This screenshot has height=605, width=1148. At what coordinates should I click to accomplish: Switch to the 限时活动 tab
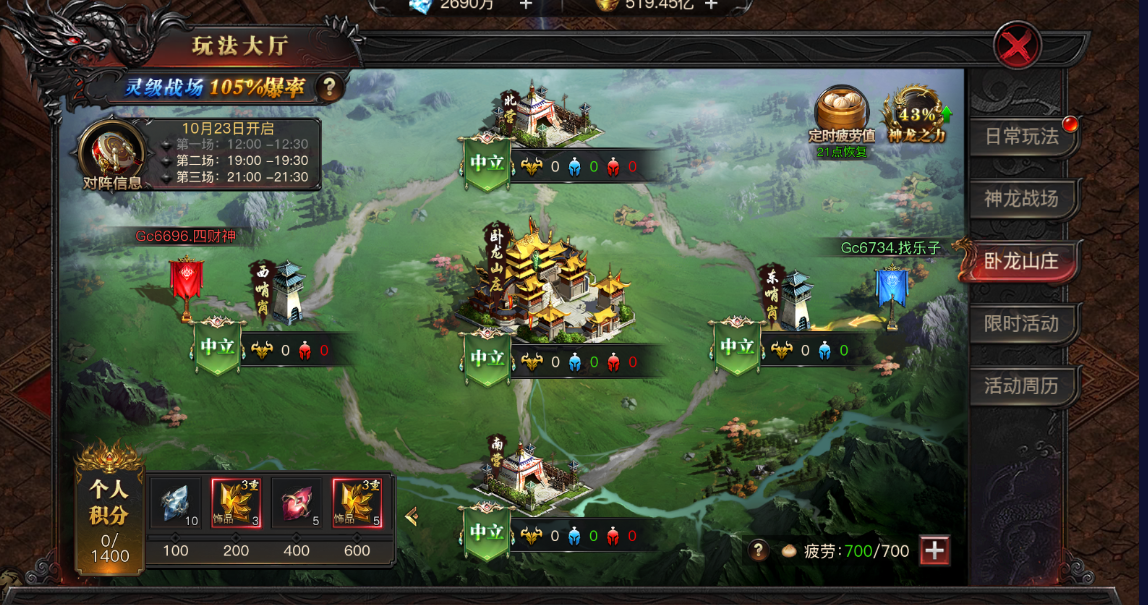point(1021,324)
